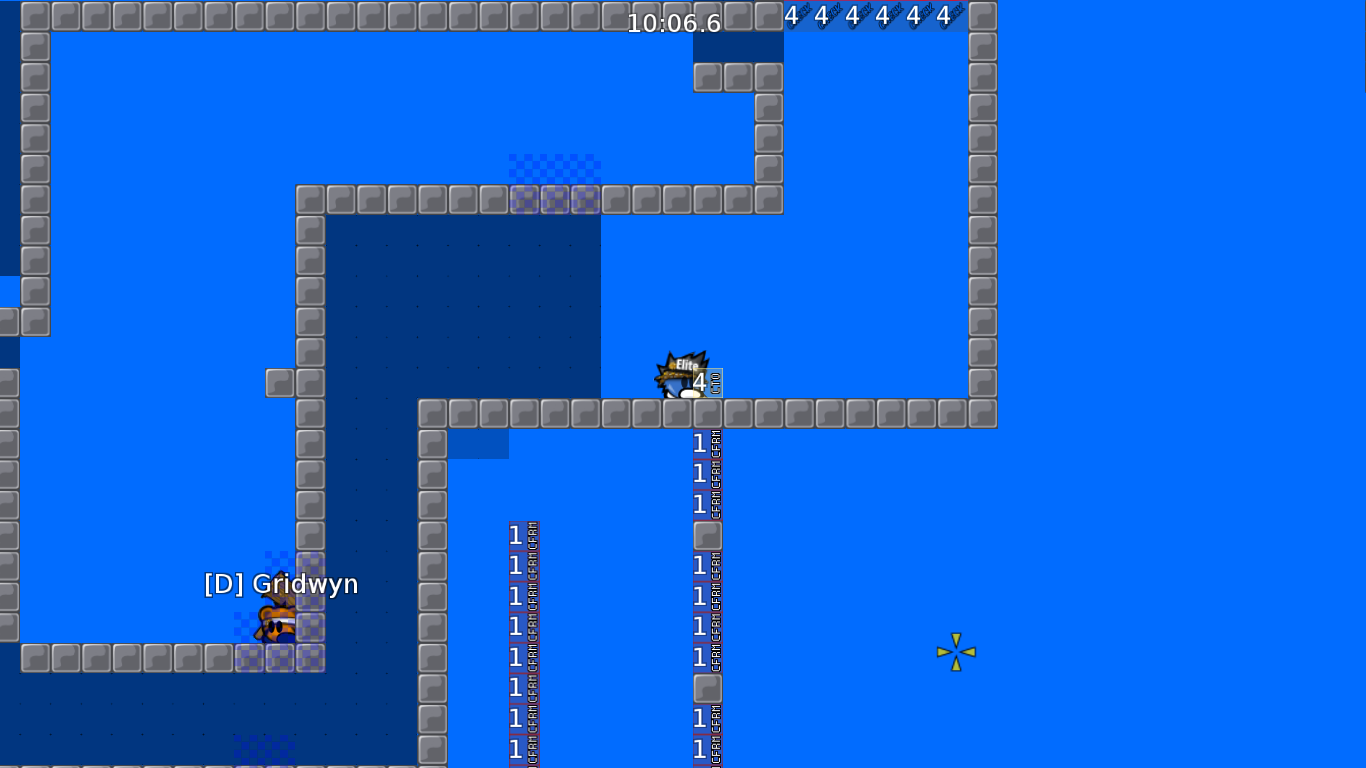Click the lower unhookable block in the right CFRM column
The width and height of the screenshot is (1366, 768).
tap(707, 688)
